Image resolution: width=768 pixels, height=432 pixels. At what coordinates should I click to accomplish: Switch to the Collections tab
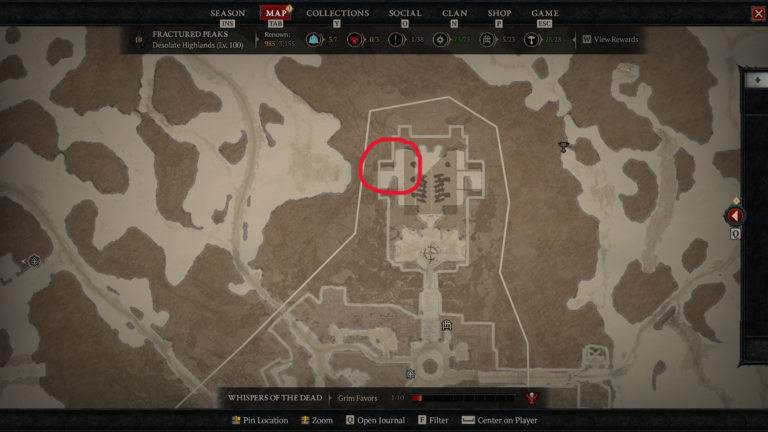(x=337, y=14)
